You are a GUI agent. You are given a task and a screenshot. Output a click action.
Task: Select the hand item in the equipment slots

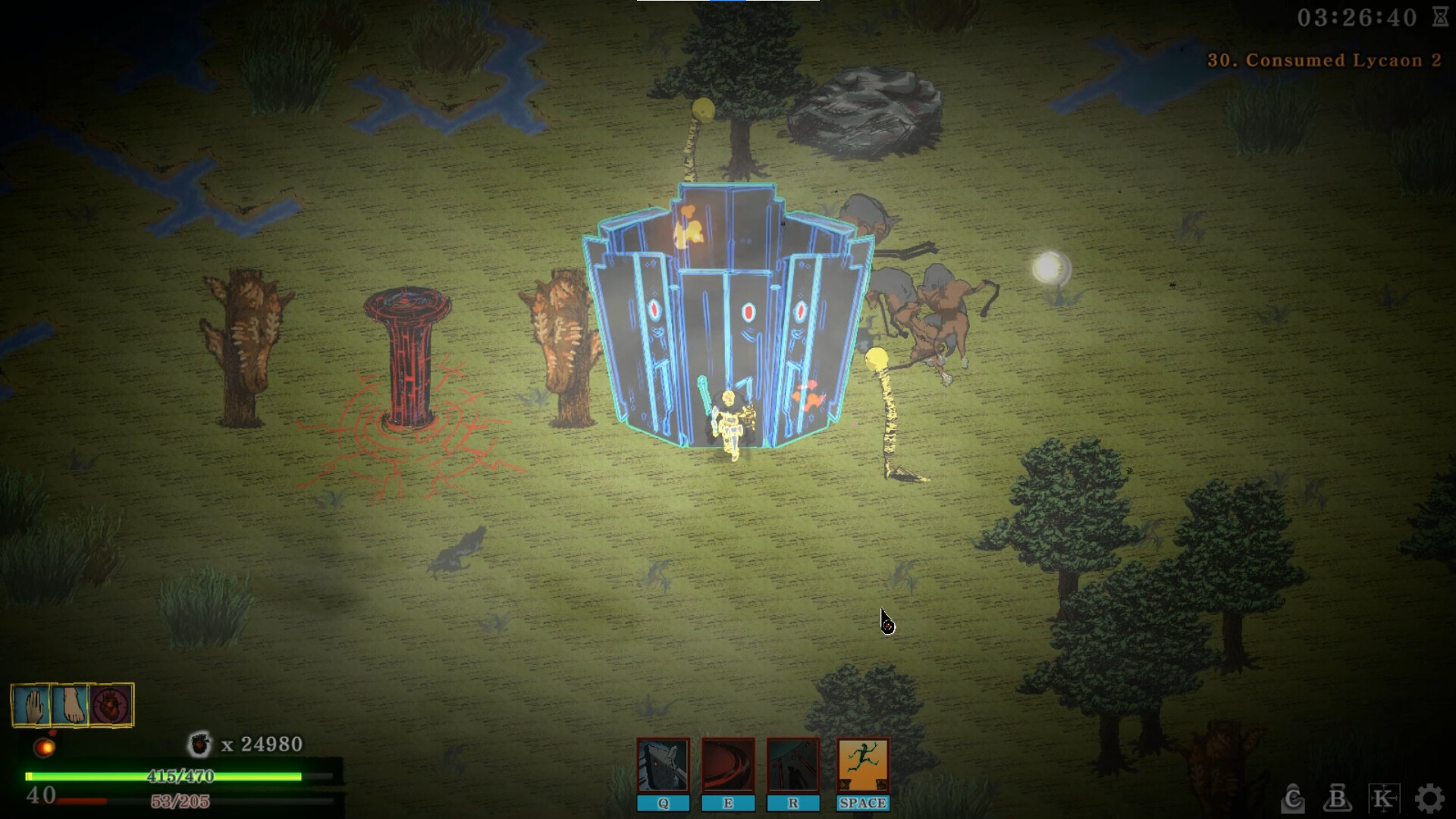[x=30, y=705]
